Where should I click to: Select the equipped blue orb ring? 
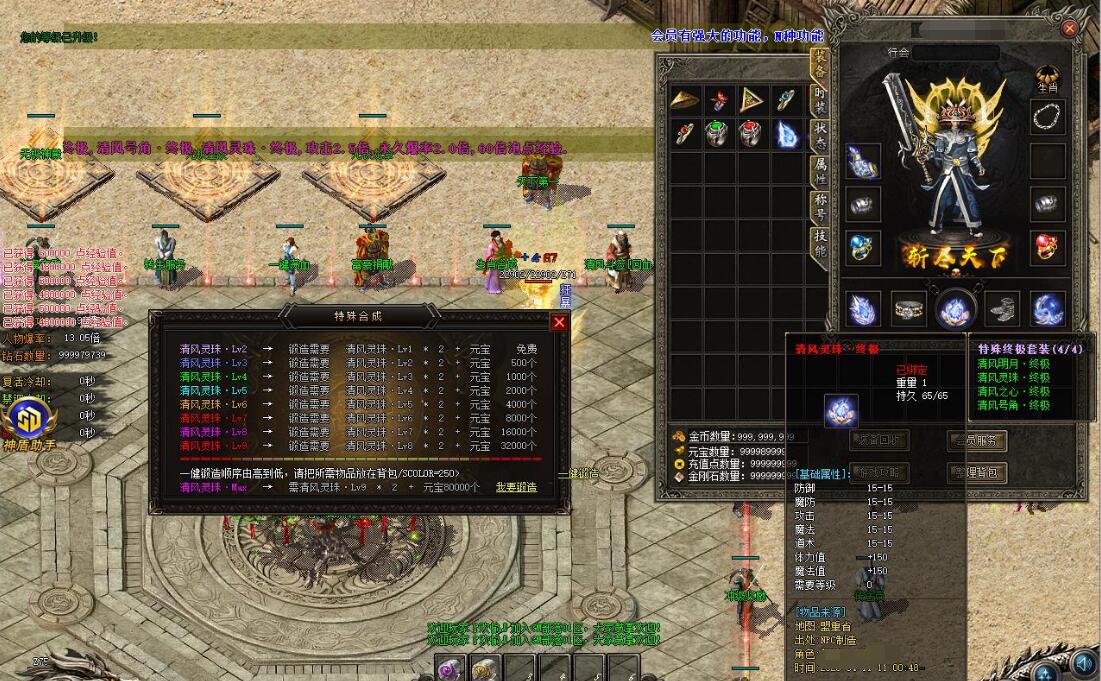point(862,247)
